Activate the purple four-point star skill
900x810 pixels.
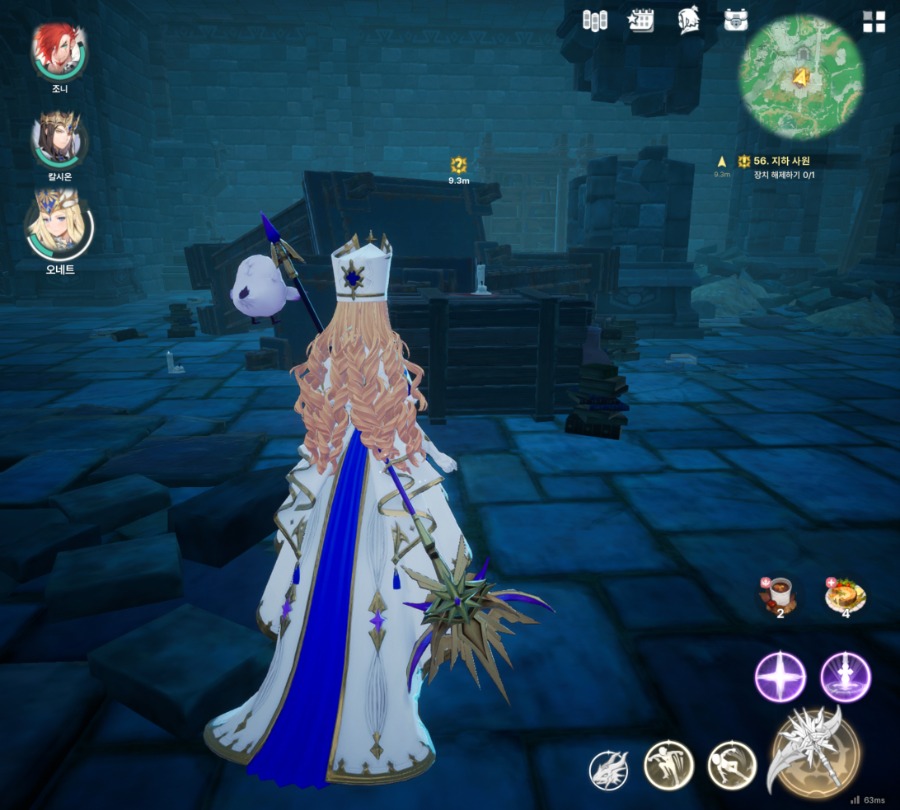pos(780,677)
